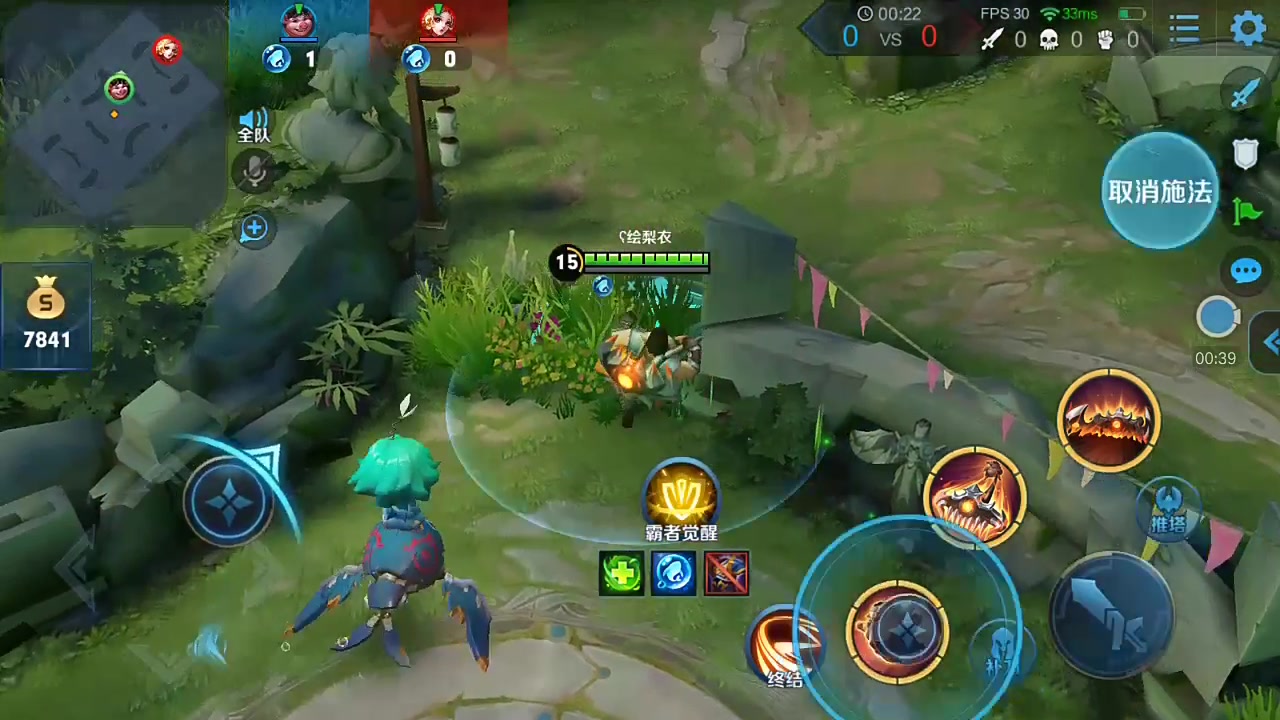Tap the 补刀 last-hit button
Image resolution: width=1280 pixels, height=720 pixels.
click(x=1002, y=650)
